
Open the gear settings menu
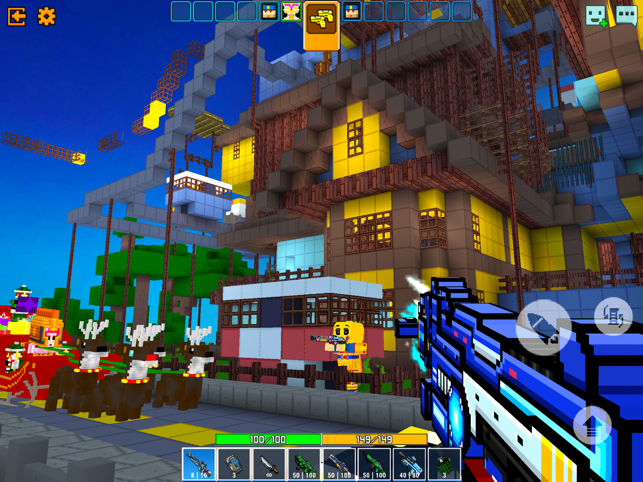[x=46, y=16]
